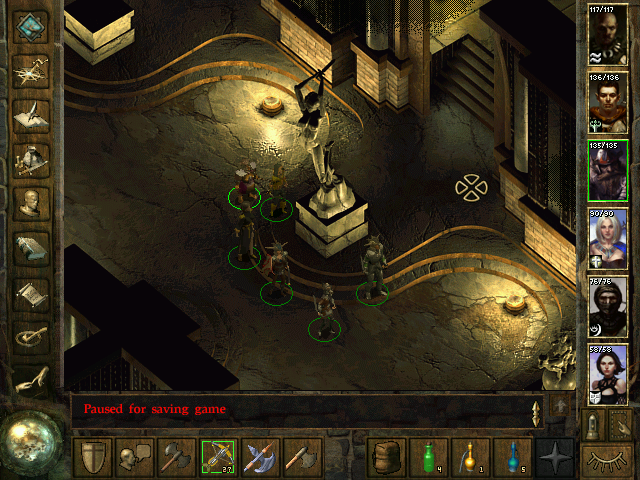
Task: Click the talk action button
Action: click(135, 458)
